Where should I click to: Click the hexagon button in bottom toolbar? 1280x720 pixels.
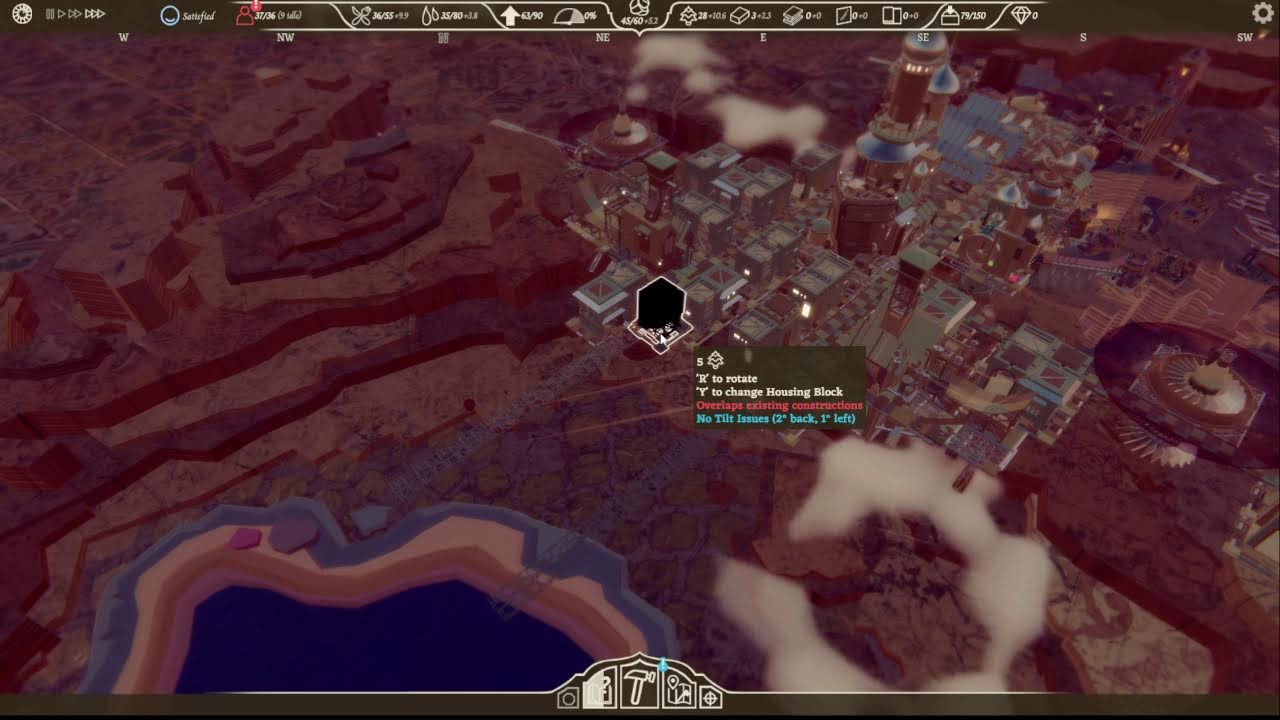568,697
